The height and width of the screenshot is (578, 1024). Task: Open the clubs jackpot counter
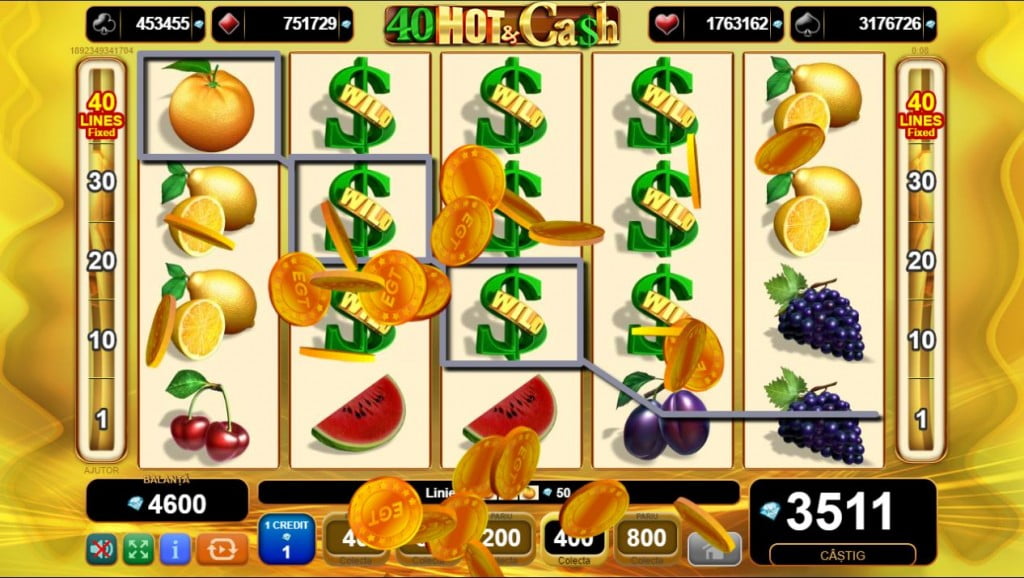coord(144,24)
